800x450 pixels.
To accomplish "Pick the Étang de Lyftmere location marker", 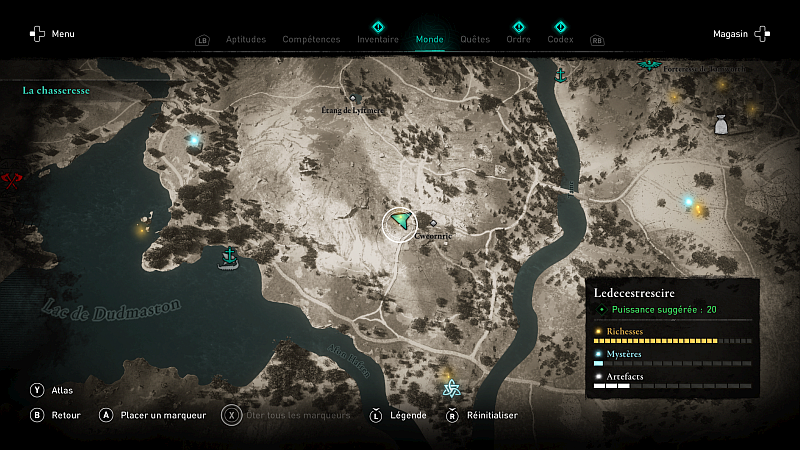I will (x=352, y=98).
